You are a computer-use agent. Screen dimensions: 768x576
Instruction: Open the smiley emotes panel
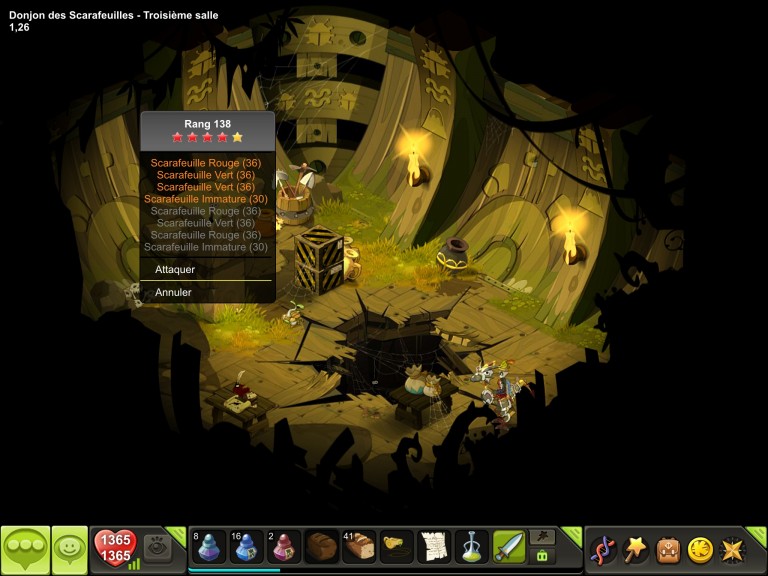(70, 549)
